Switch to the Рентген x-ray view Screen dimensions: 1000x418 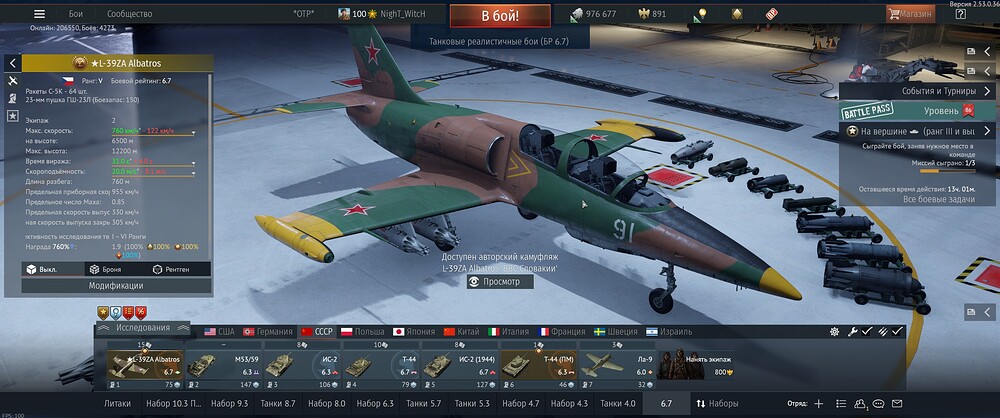[x=170, y=269]
